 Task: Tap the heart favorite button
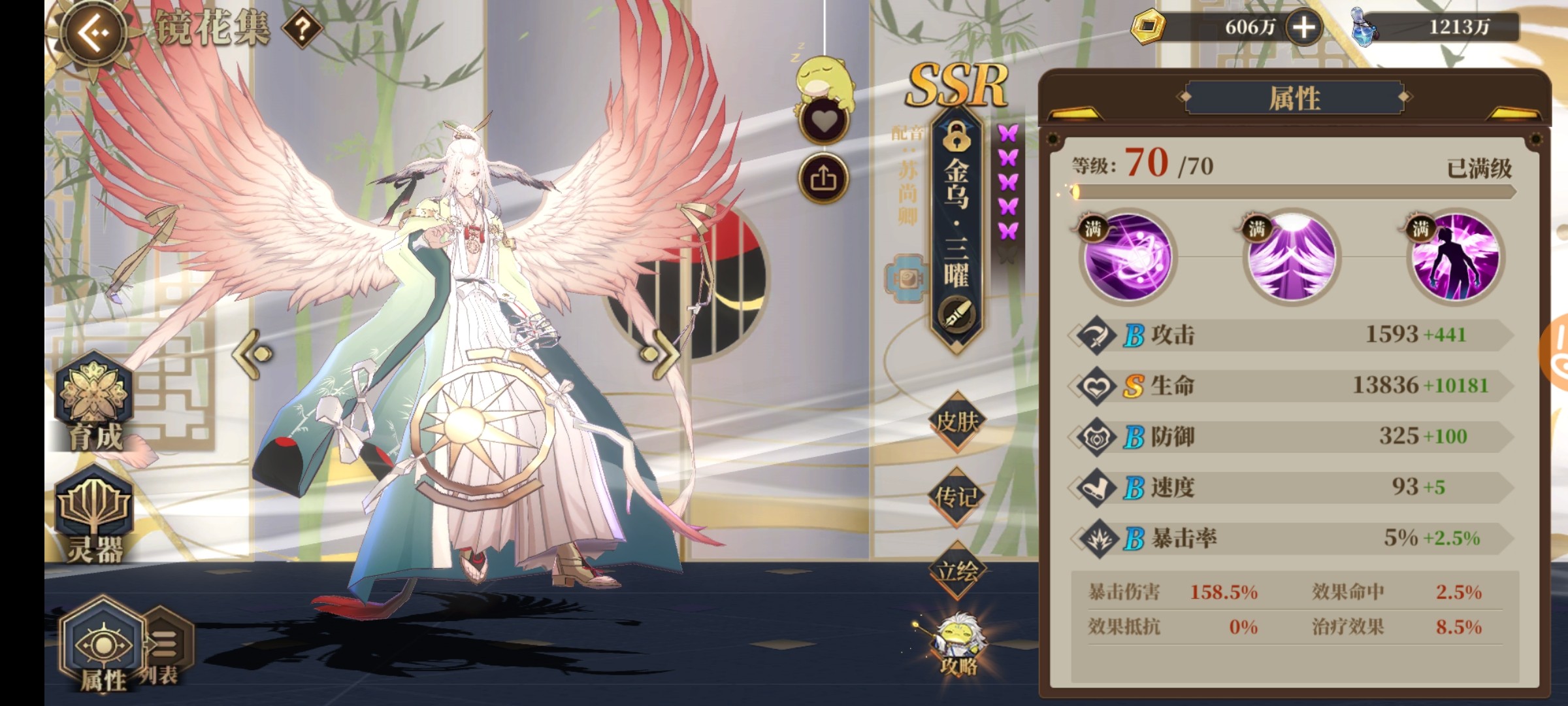(x=823, y=121)
